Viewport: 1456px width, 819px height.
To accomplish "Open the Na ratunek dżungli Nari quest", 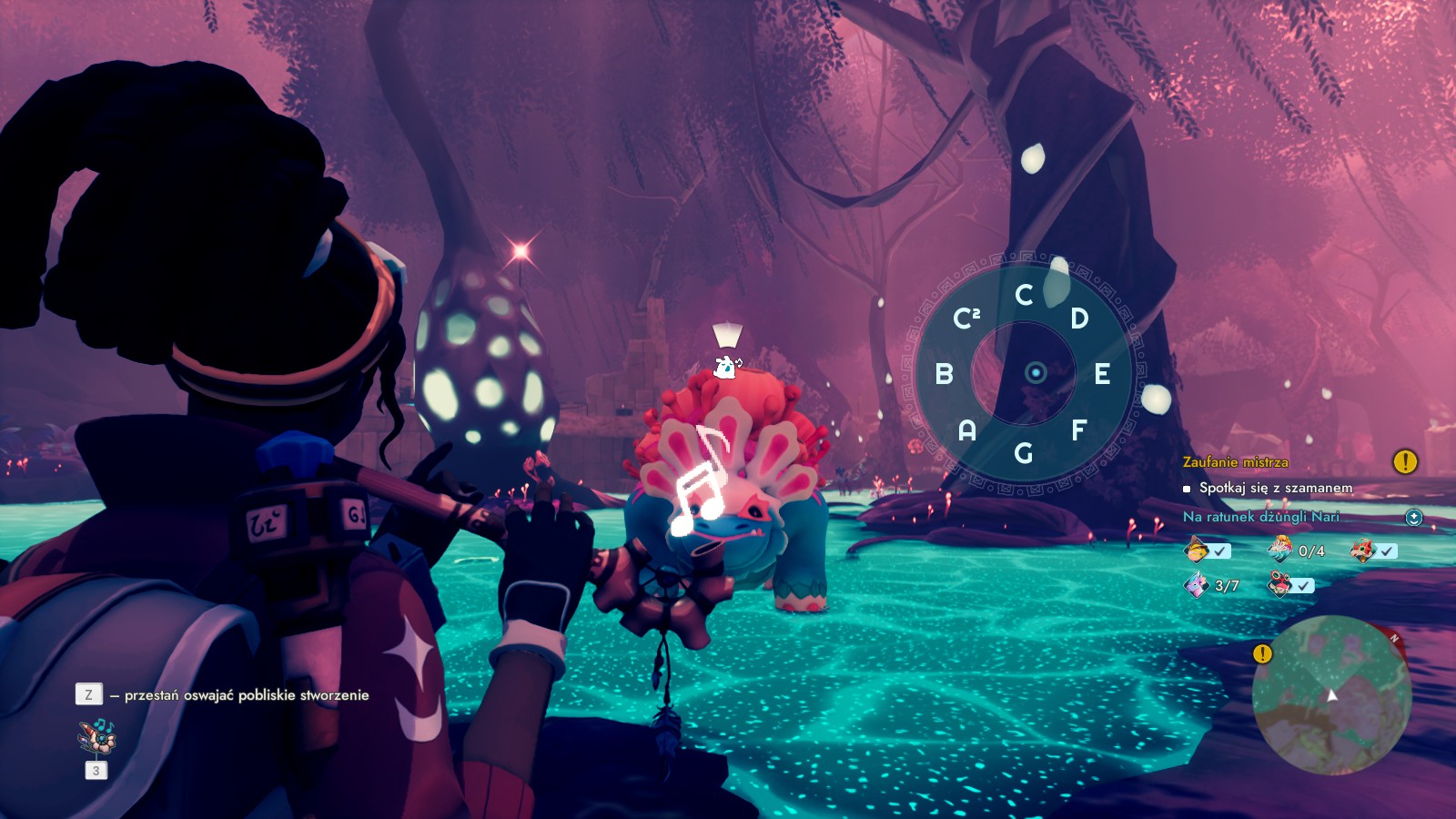I will [x=1260, y=517].
